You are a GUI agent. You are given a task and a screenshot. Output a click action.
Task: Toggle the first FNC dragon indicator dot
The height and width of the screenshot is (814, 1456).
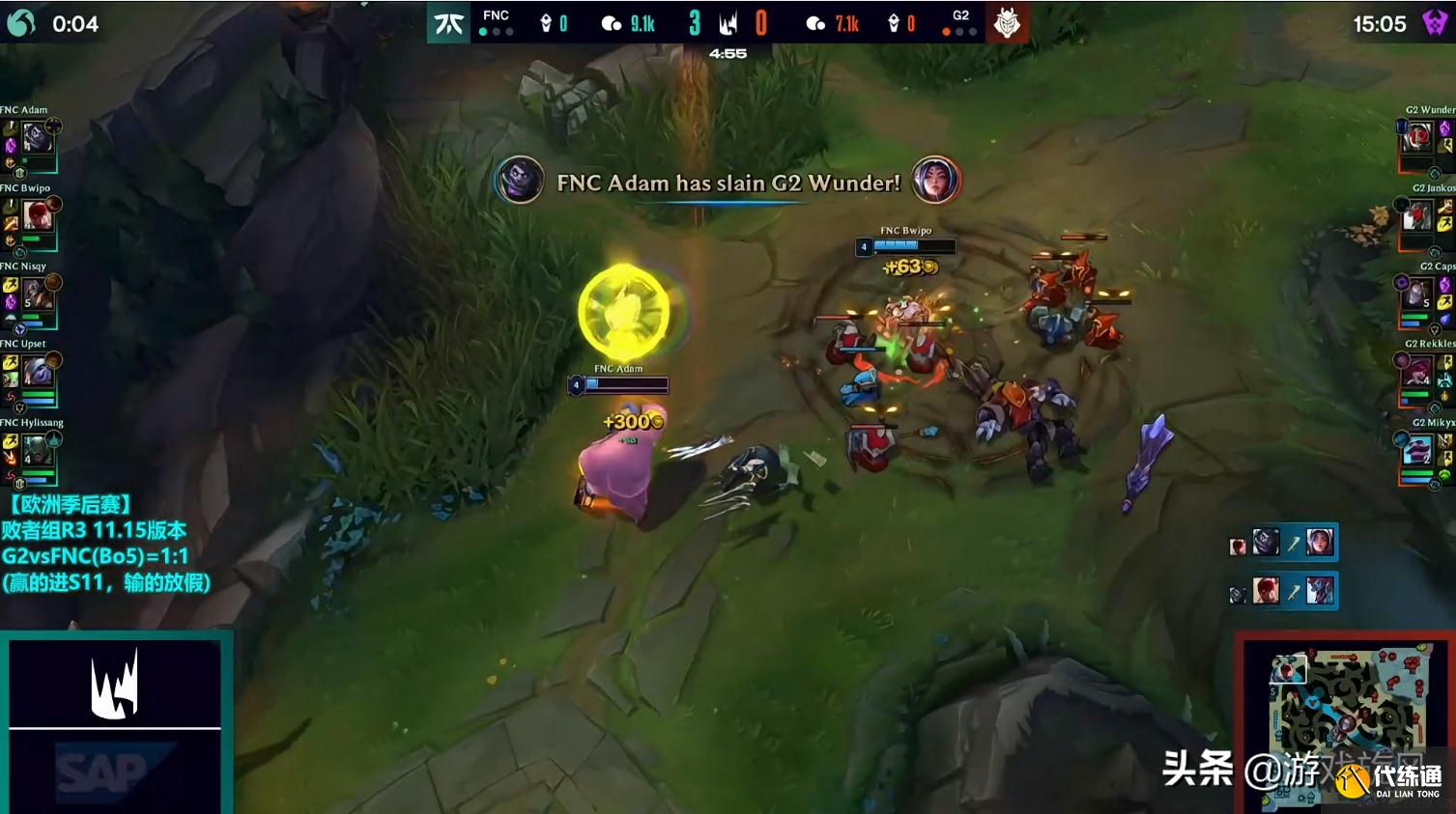(481, 33)
